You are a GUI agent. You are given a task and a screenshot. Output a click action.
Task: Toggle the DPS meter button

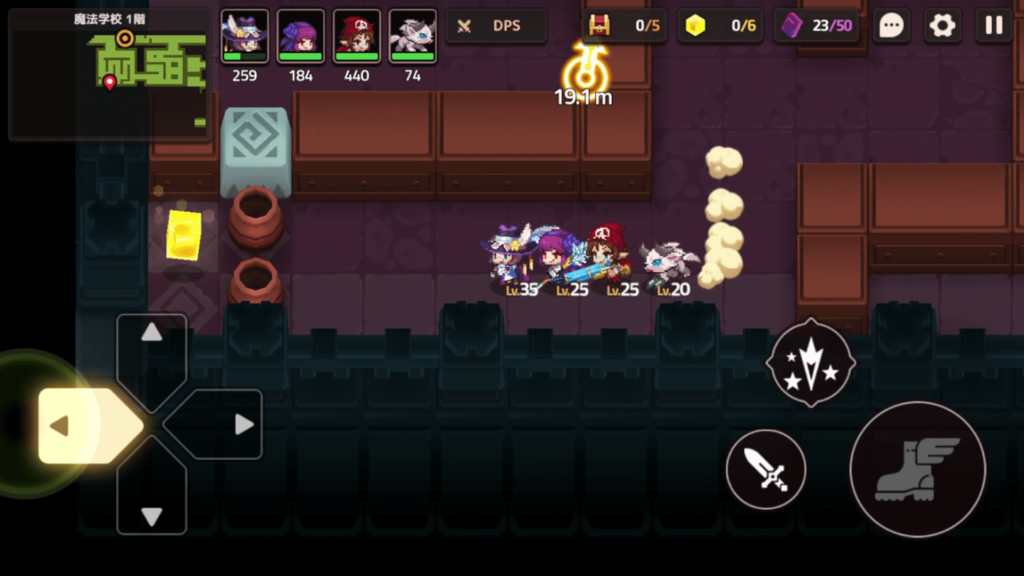pyautogui.click(x=496, y=26)
